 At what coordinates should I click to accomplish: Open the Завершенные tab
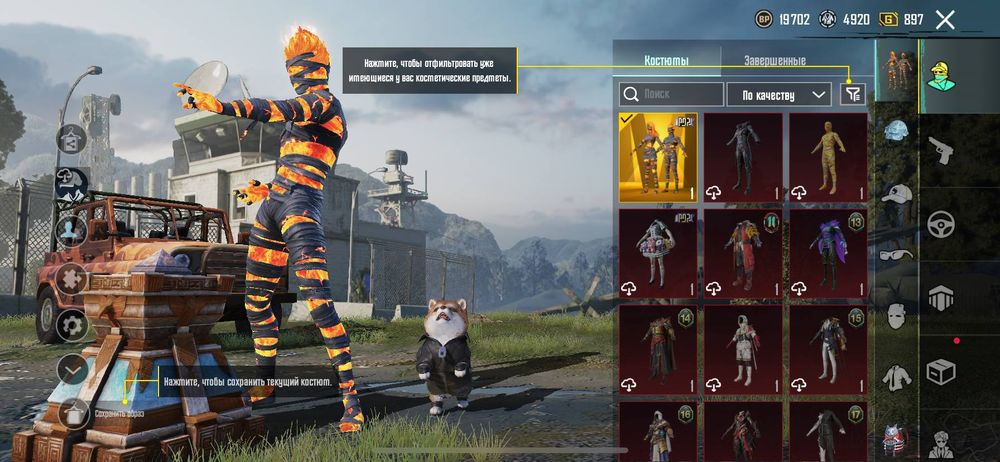point(774,61)
